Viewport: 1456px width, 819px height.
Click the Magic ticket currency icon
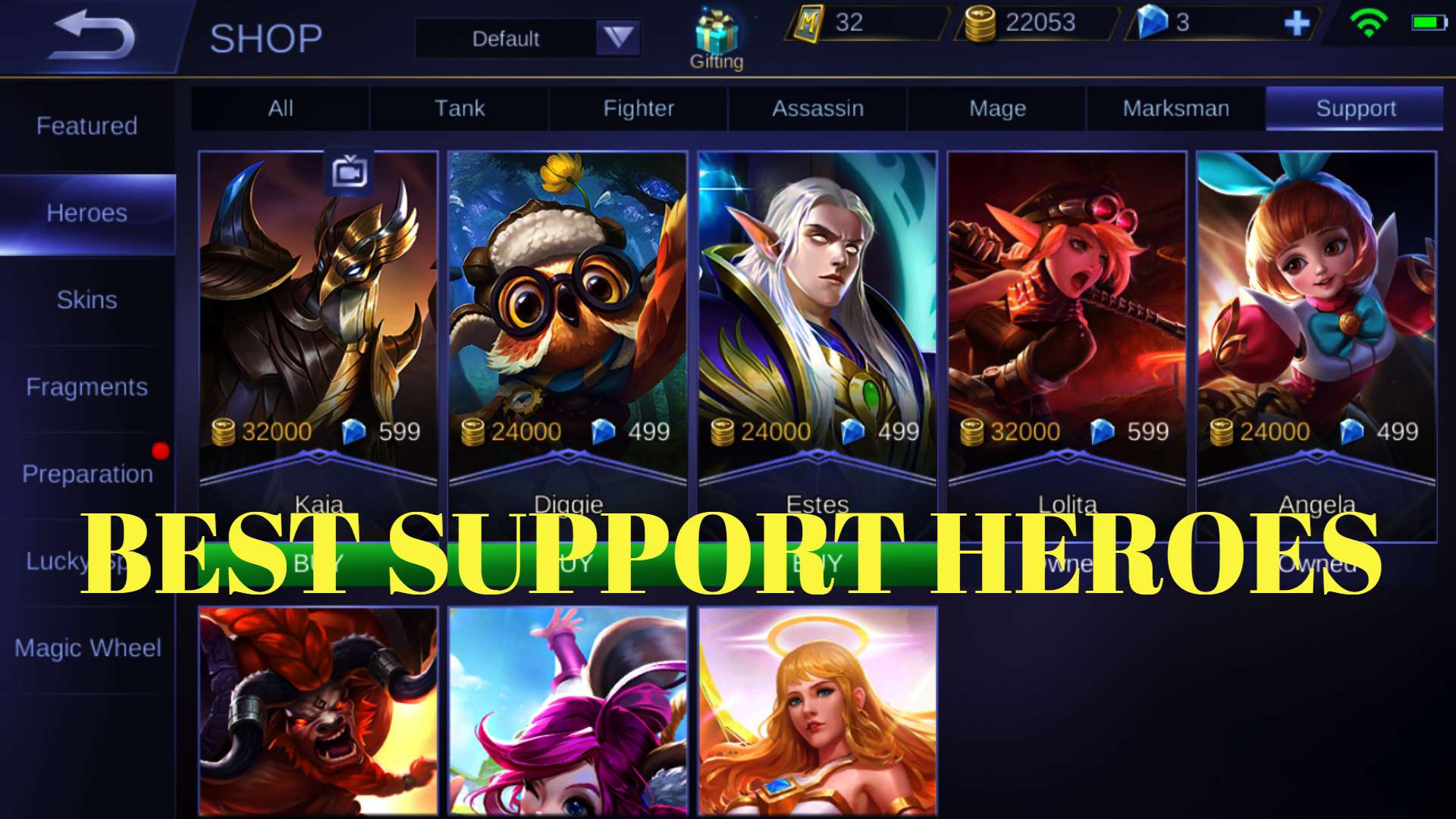808,23
